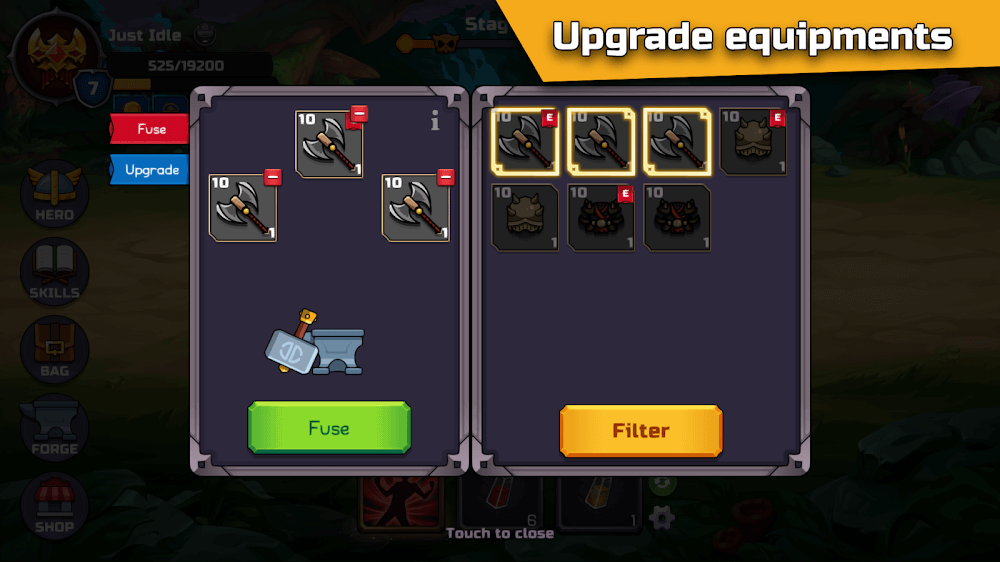Remove the top axe from fusion
Screen dimensions: 1000x562
coord(359,114)
